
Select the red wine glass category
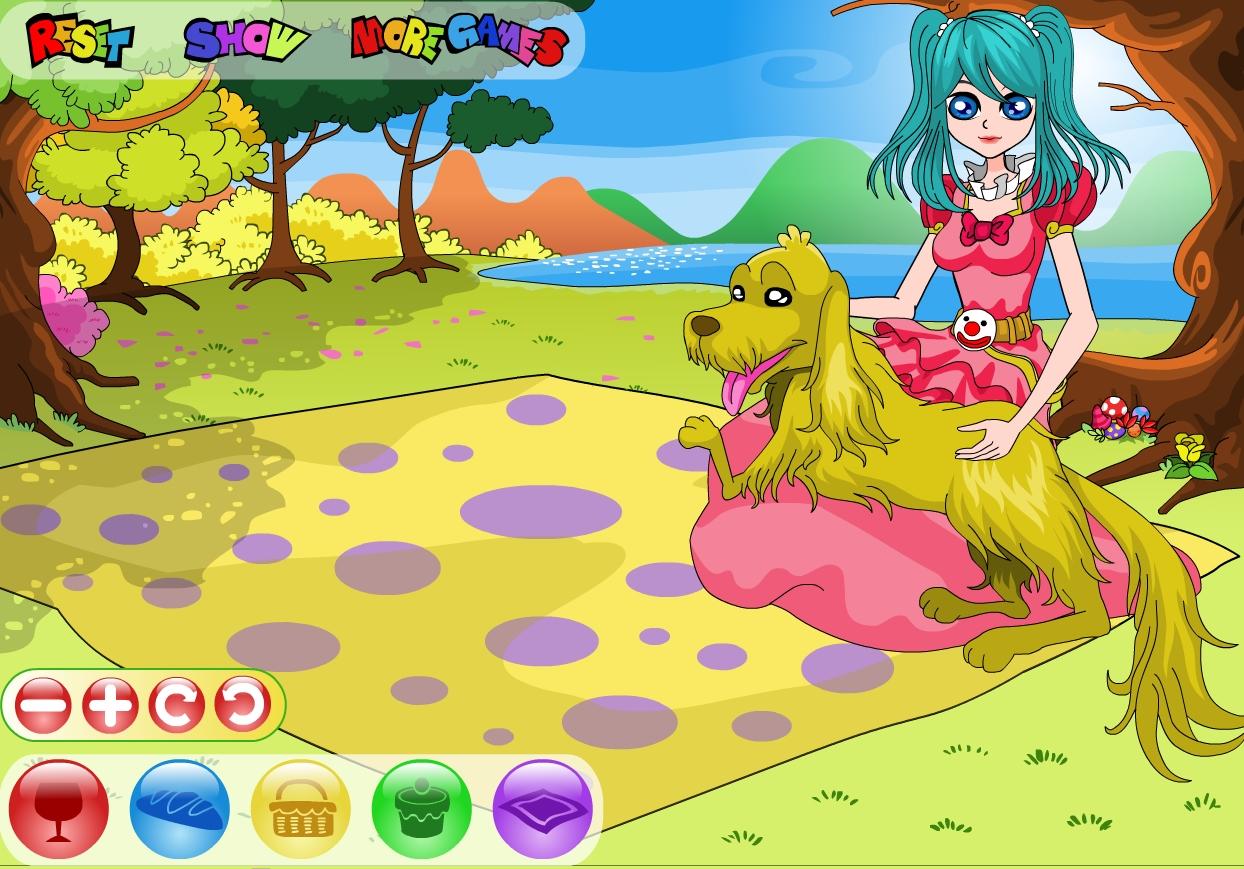(x=59, y=808)
